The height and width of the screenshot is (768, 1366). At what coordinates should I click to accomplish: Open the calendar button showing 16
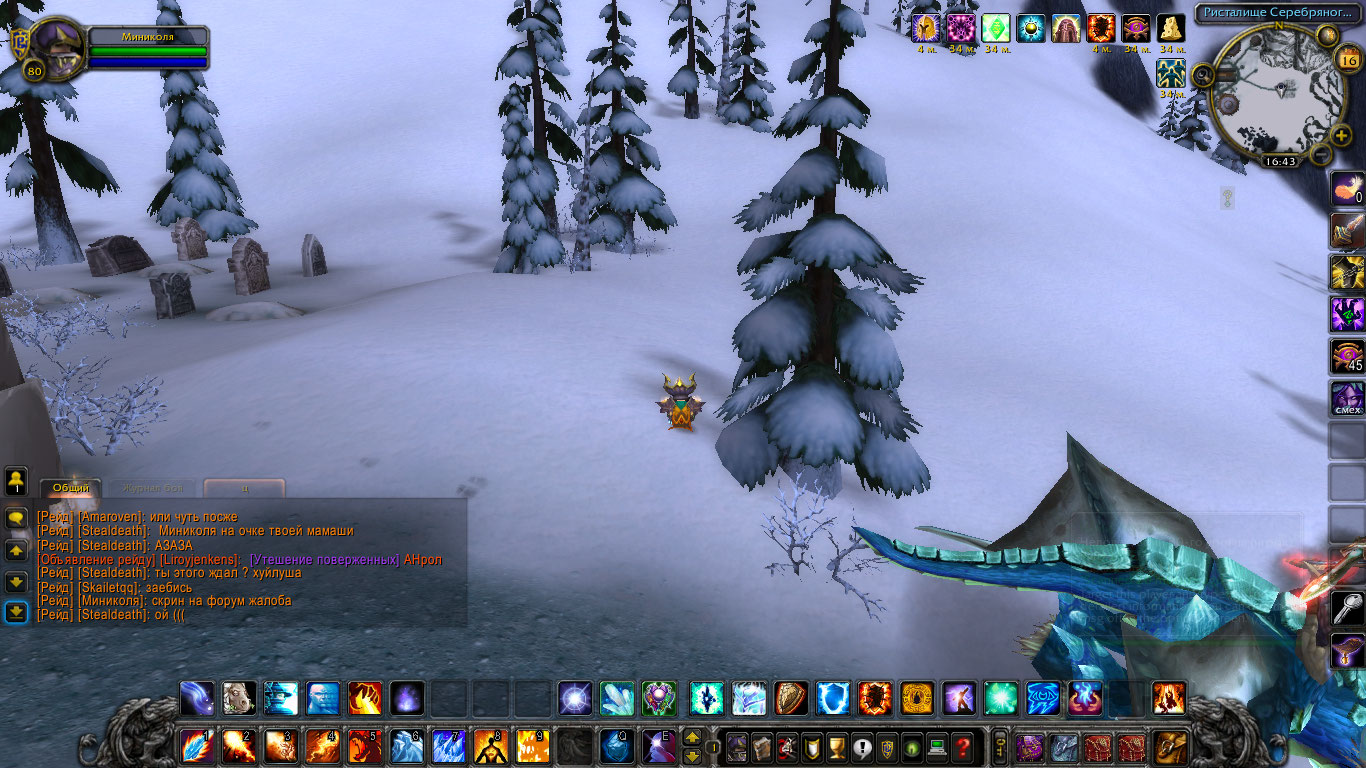pyautogui.click(x=1346, y=60)
